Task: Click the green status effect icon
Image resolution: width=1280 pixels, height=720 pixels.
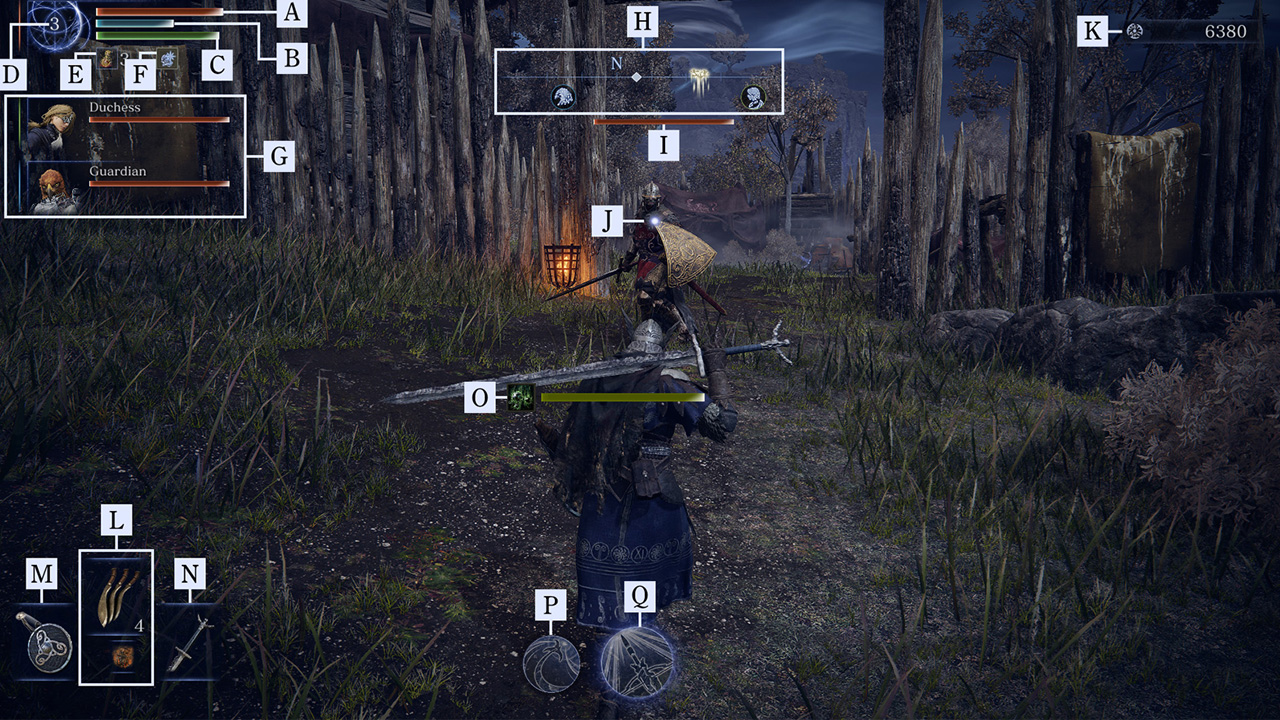Action: tap(520, 398)
